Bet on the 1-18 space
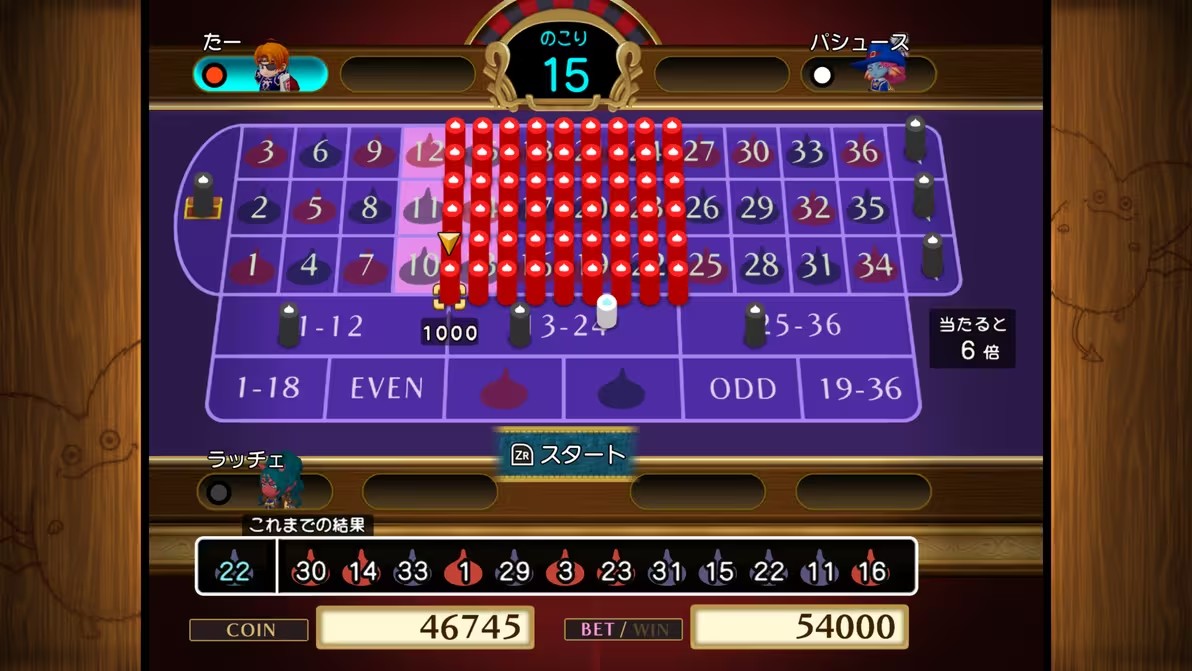Viewport: 1192px width, 671px height. click(268, 388)
